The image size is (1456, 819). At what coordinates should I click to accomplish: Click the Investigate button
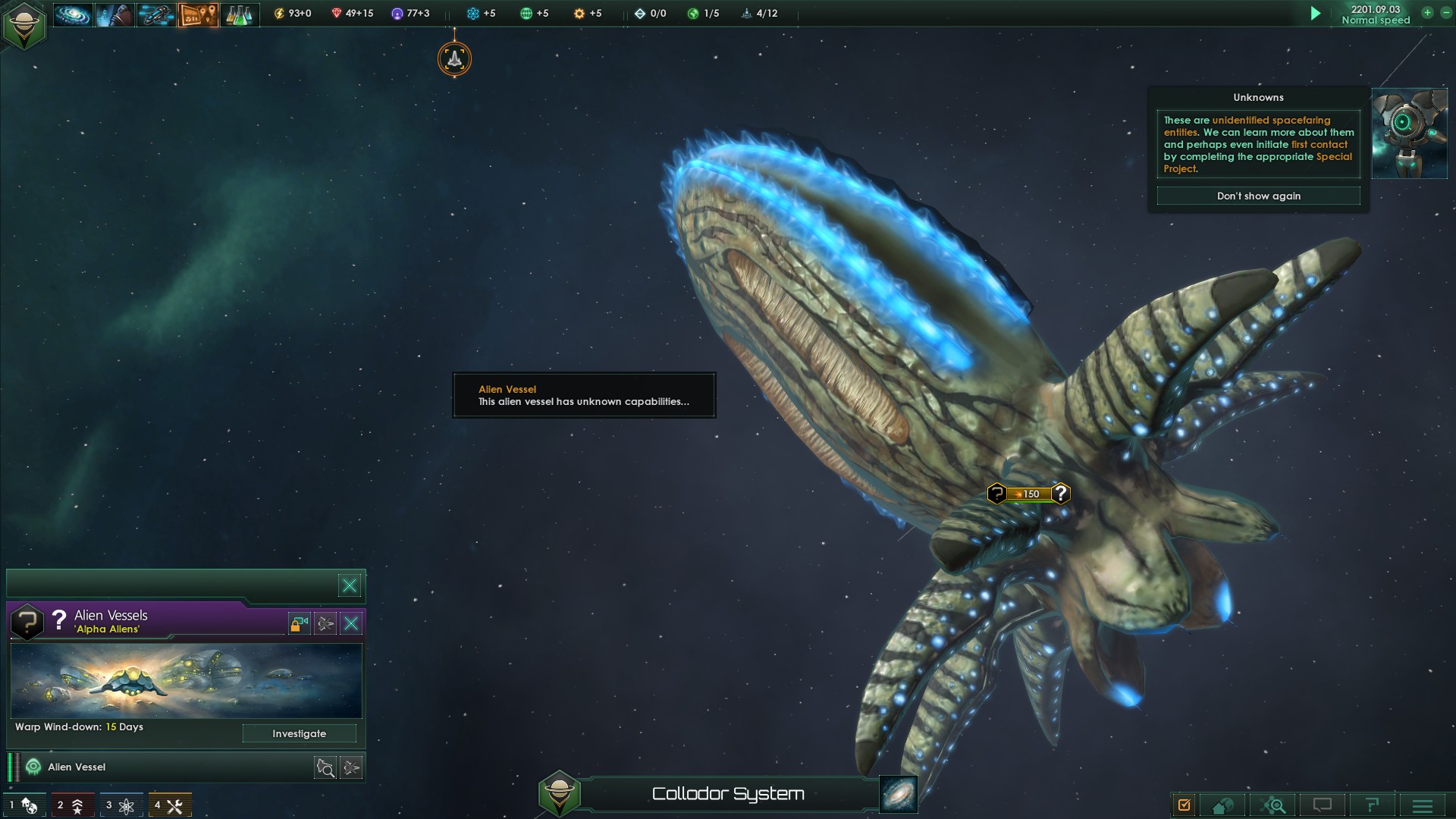(x=300, y=733)
